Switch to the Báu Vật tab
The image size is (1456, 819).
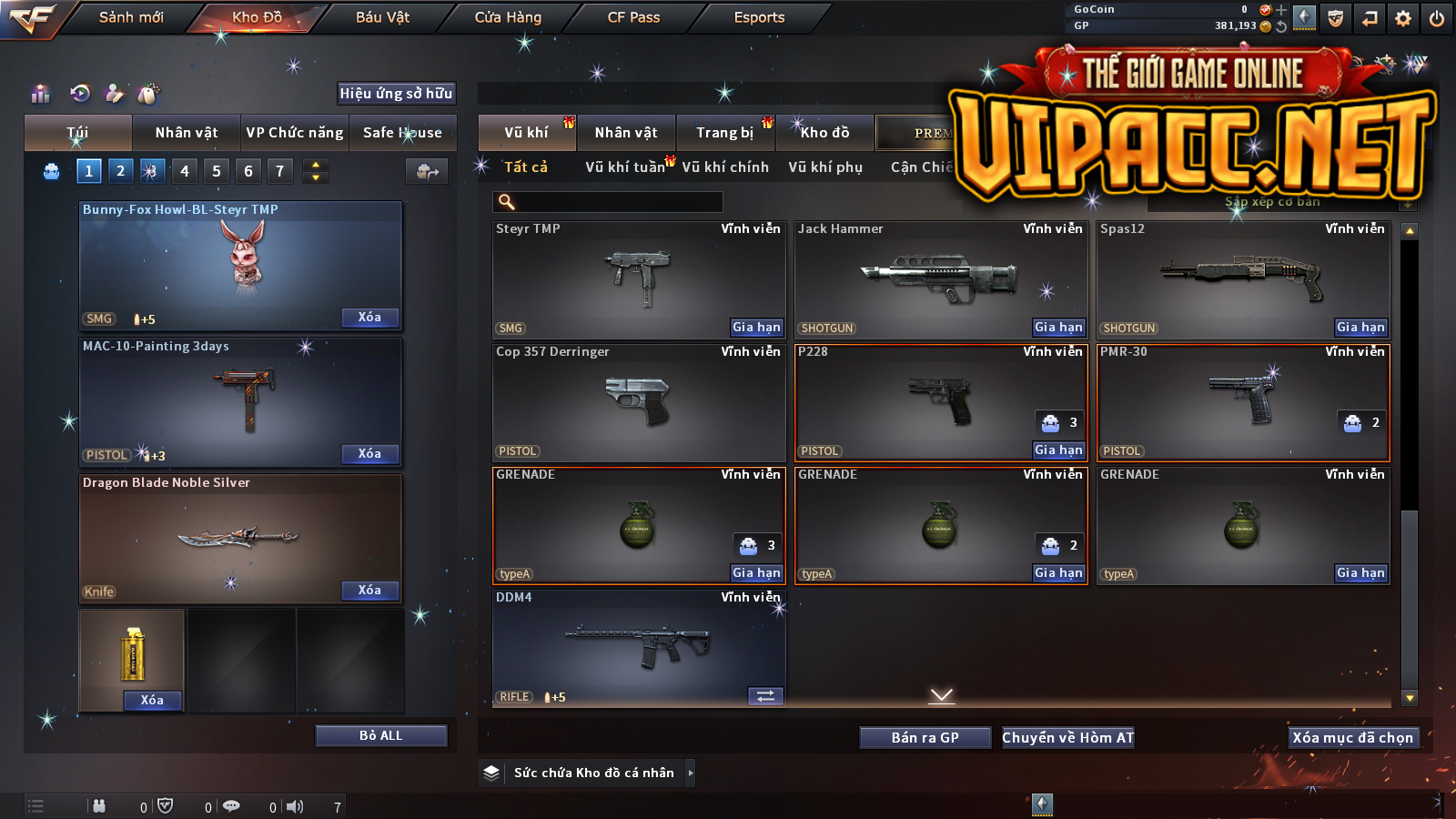(382, 17)
